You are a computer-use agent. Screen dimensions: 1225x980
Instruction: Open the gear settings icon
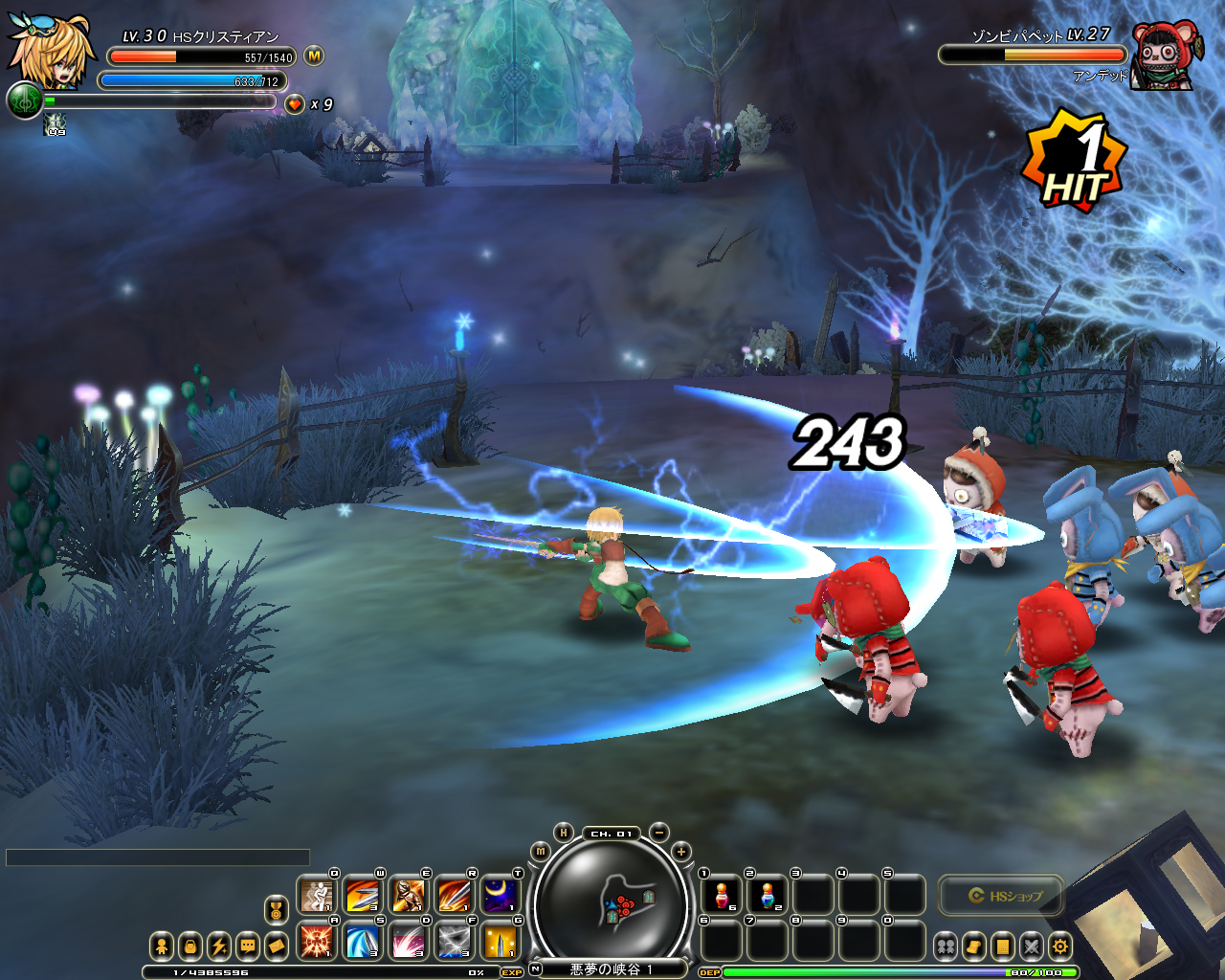tap(1059, 947)
